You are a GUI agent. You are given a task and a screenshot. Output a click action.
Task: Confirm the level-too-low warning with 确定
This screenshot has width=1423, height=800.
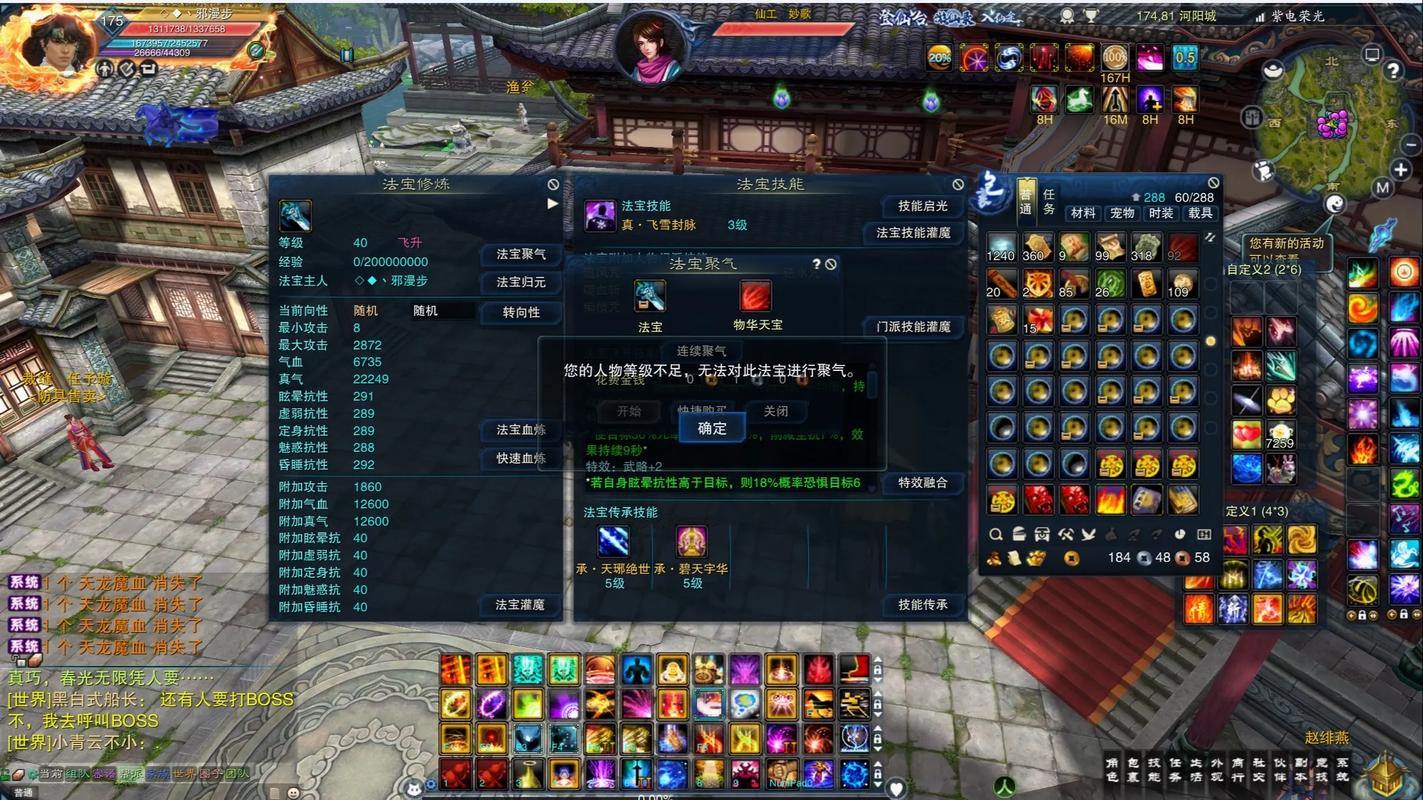pyautogui.click(x=712, y=428)
